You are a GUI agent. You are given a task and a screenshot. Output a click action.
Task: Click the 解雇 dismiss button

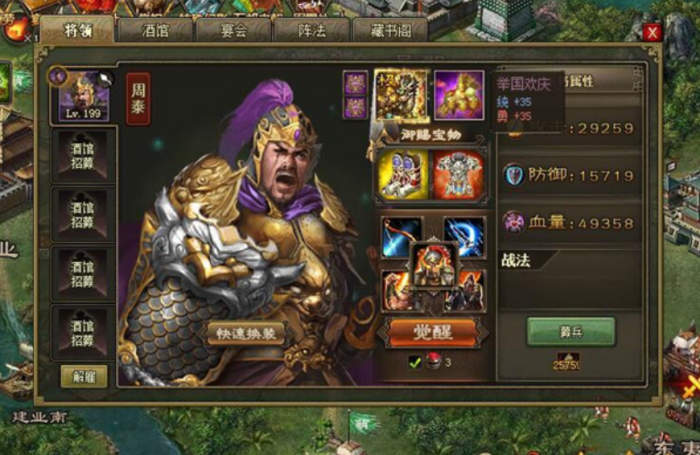83,376
